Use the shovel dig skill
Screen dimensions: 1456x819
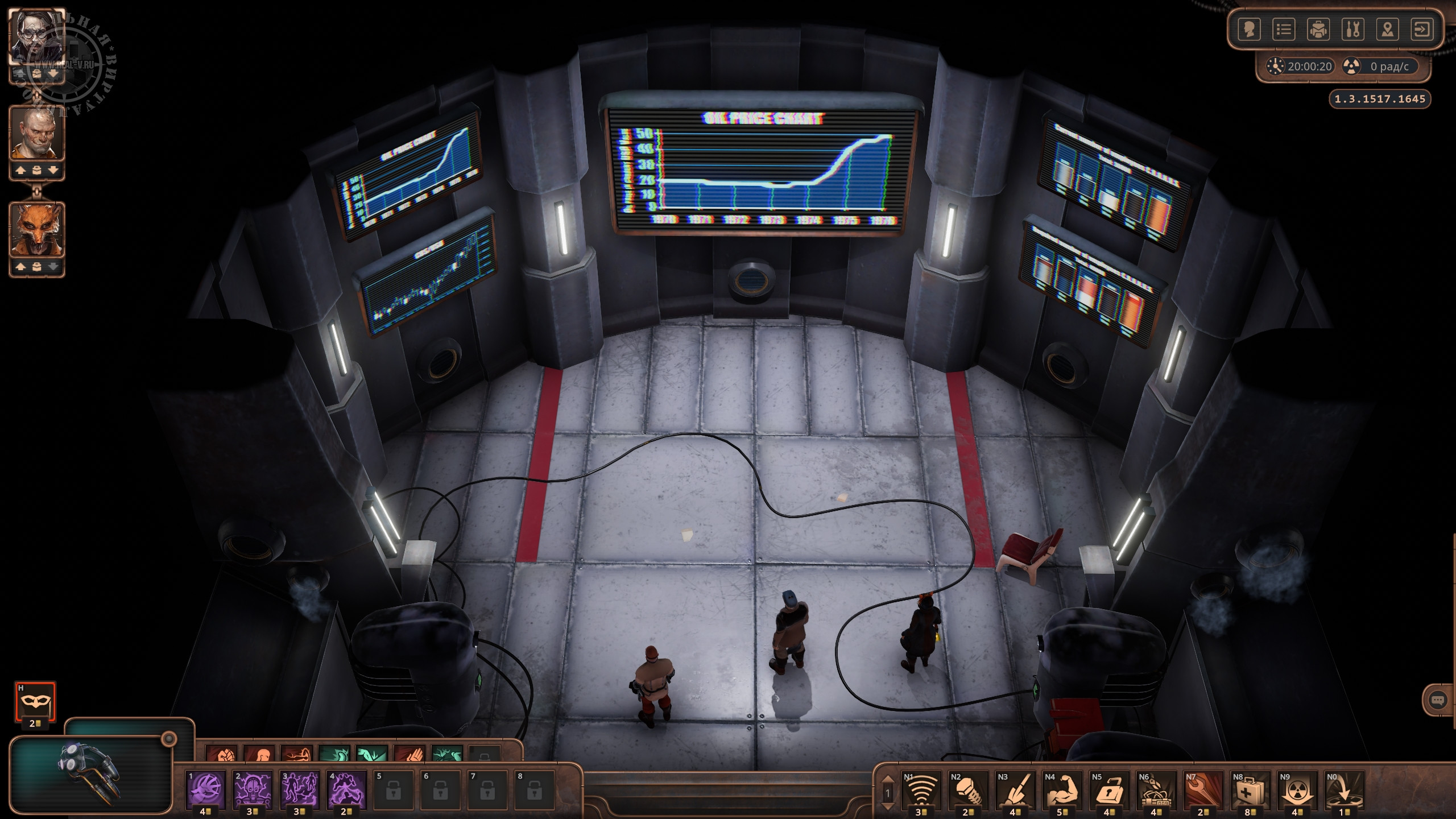tap(1015, 789)
